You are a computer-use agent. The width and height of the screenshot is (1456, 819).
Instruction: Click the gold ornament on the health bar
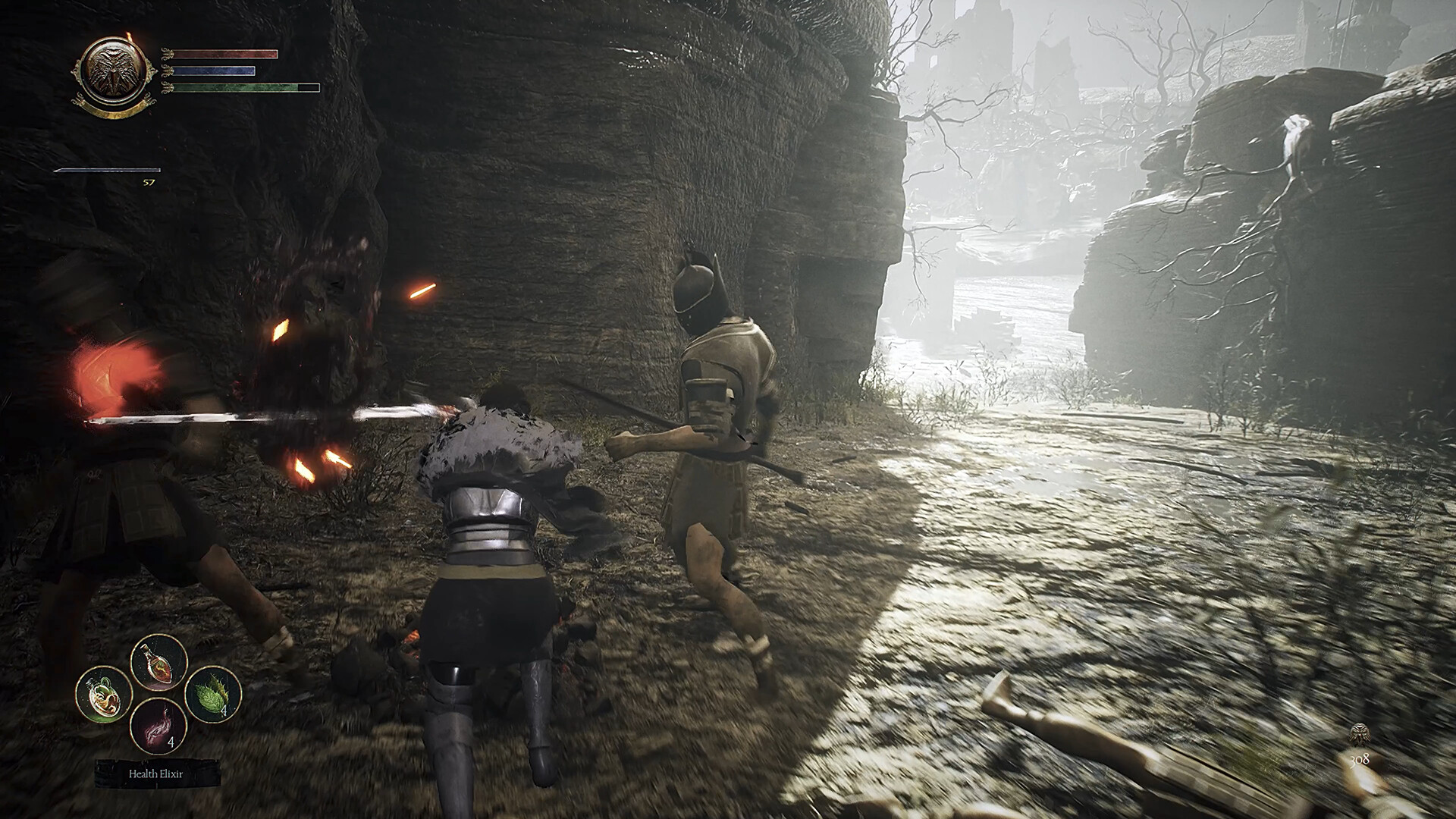click(x=167, y=53)
